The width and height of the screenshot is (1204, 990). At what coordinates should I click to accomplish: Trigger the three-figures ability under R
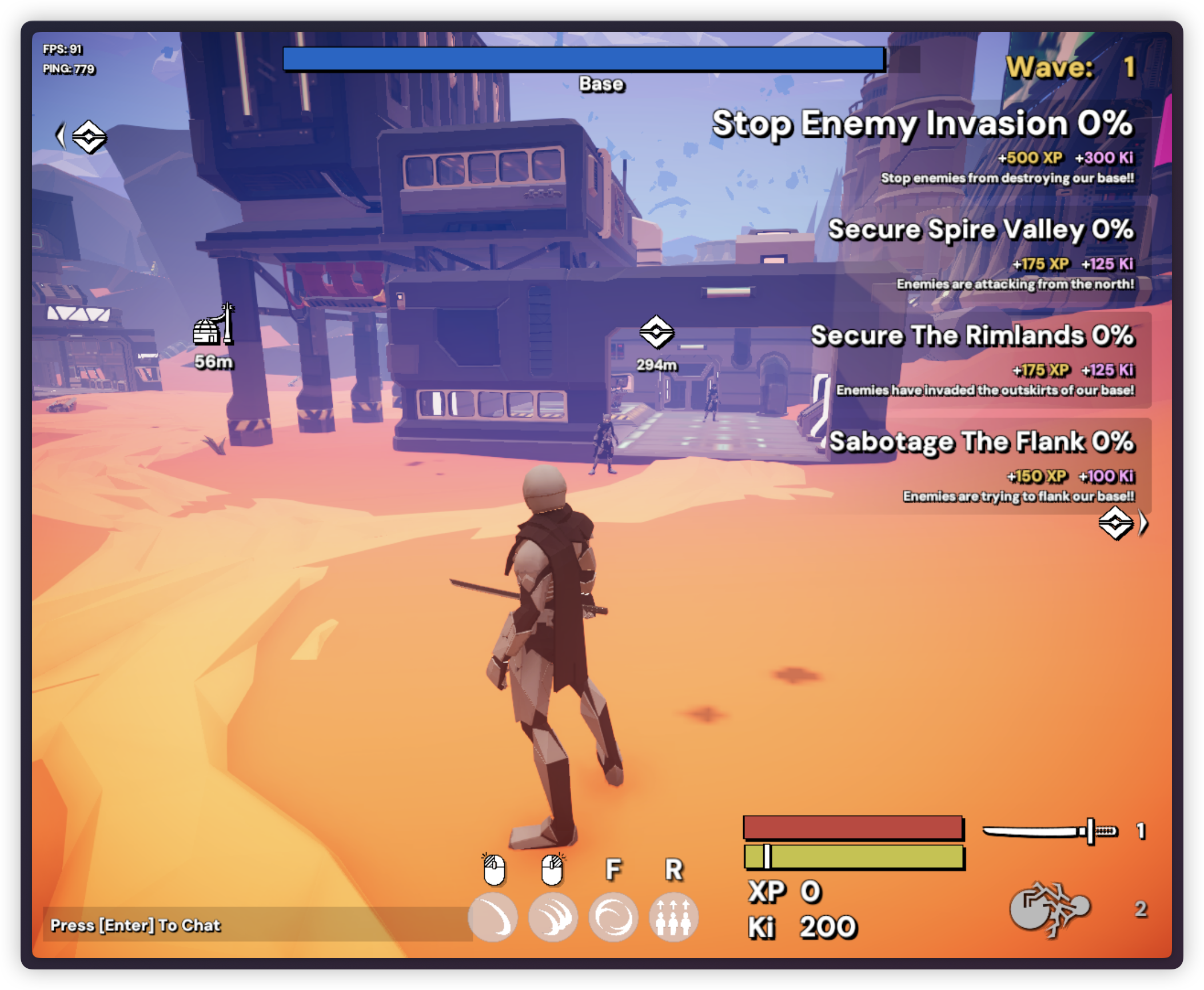click(x=674, y=917)
